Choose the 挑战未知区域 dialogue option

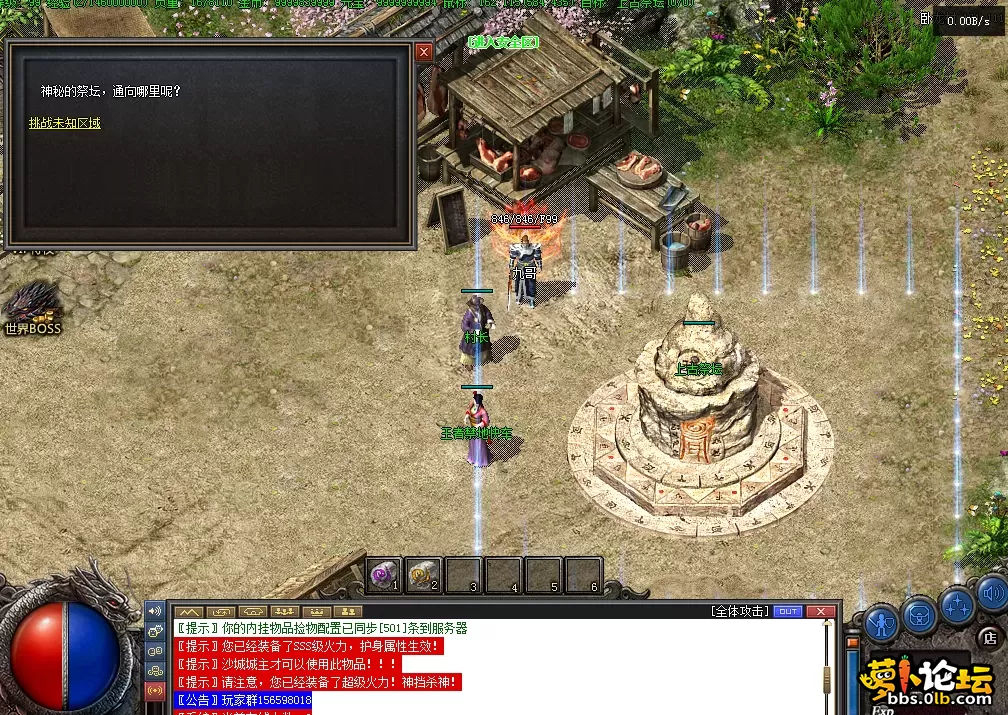tap(65, 123)
